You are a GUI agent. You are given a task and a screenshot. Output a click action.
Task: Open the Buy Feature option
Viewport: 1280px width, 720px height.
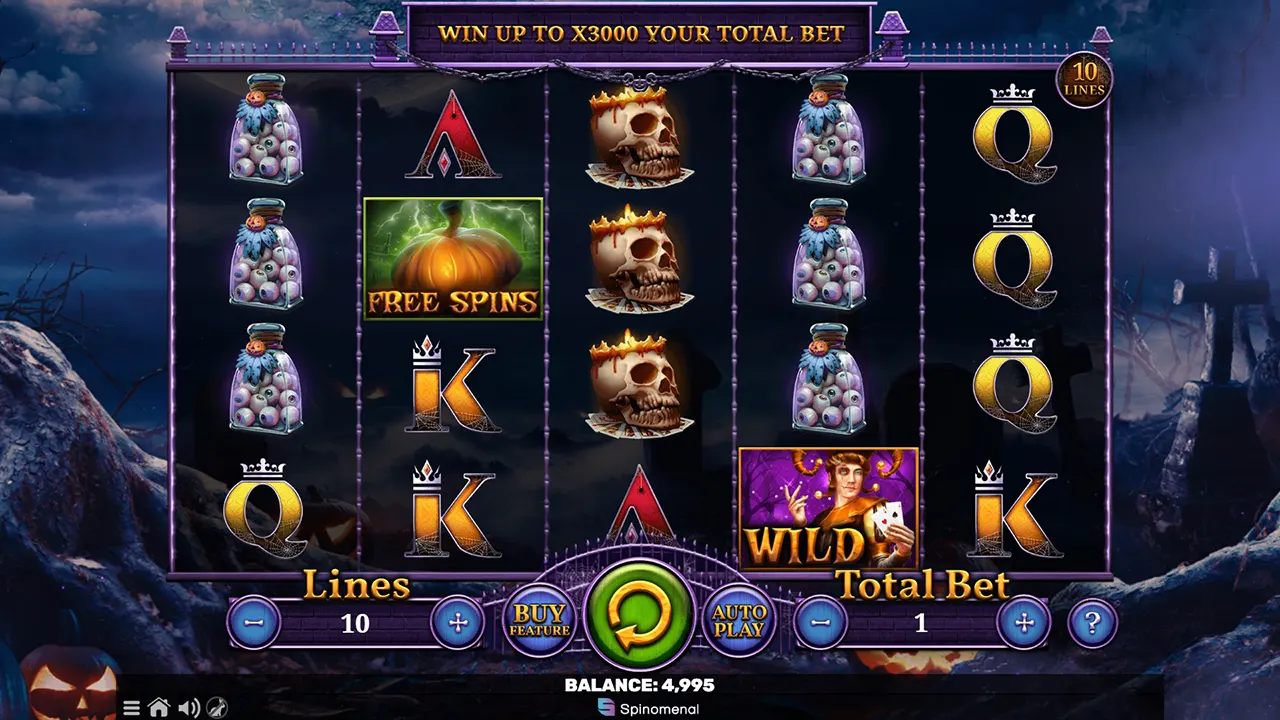pyautogui.click(x=539, y=621)
